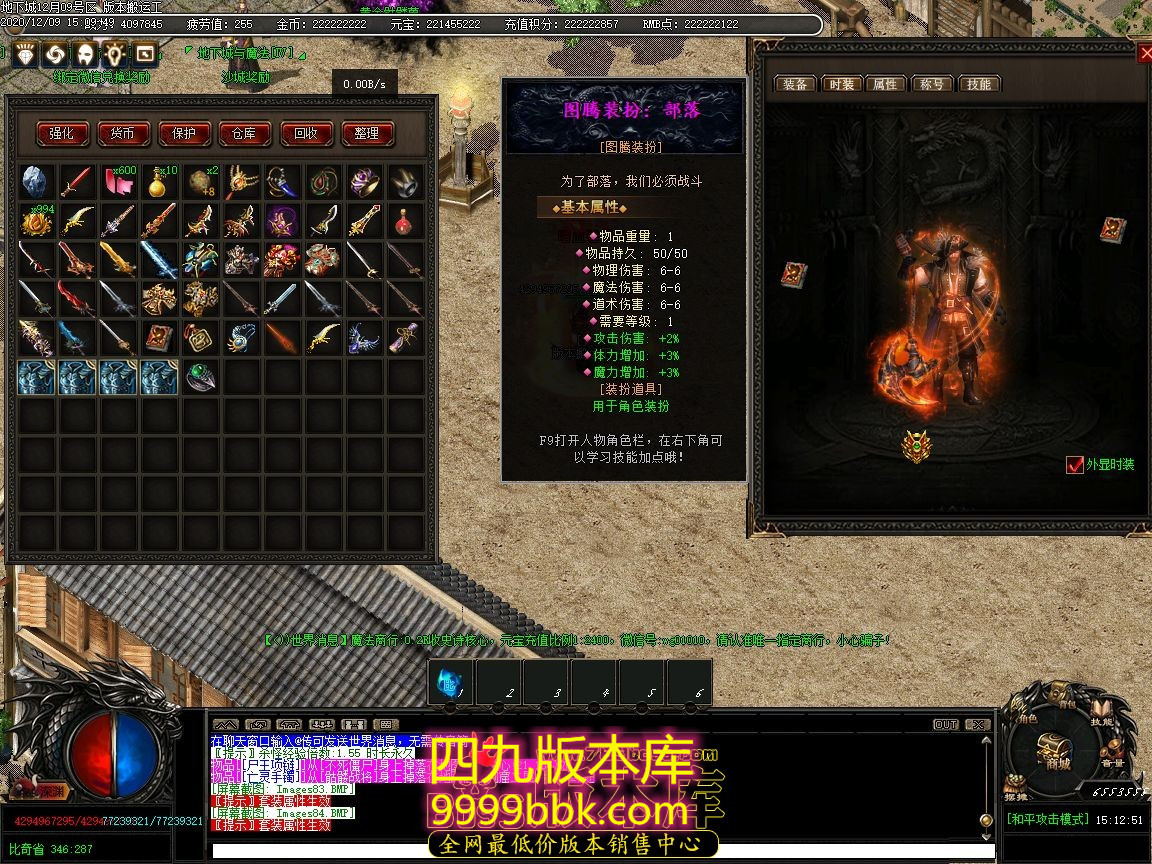Select the green gem ring in bag
The image size is (1152, 864).
point(199,377)
